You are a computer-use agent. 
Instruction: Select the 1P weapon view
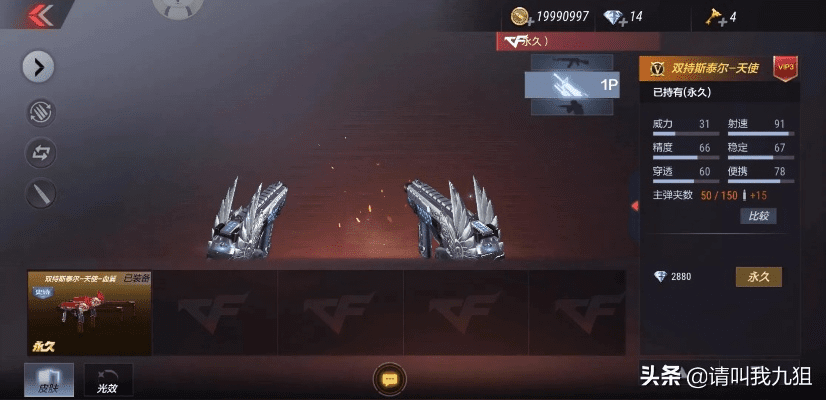572,85
